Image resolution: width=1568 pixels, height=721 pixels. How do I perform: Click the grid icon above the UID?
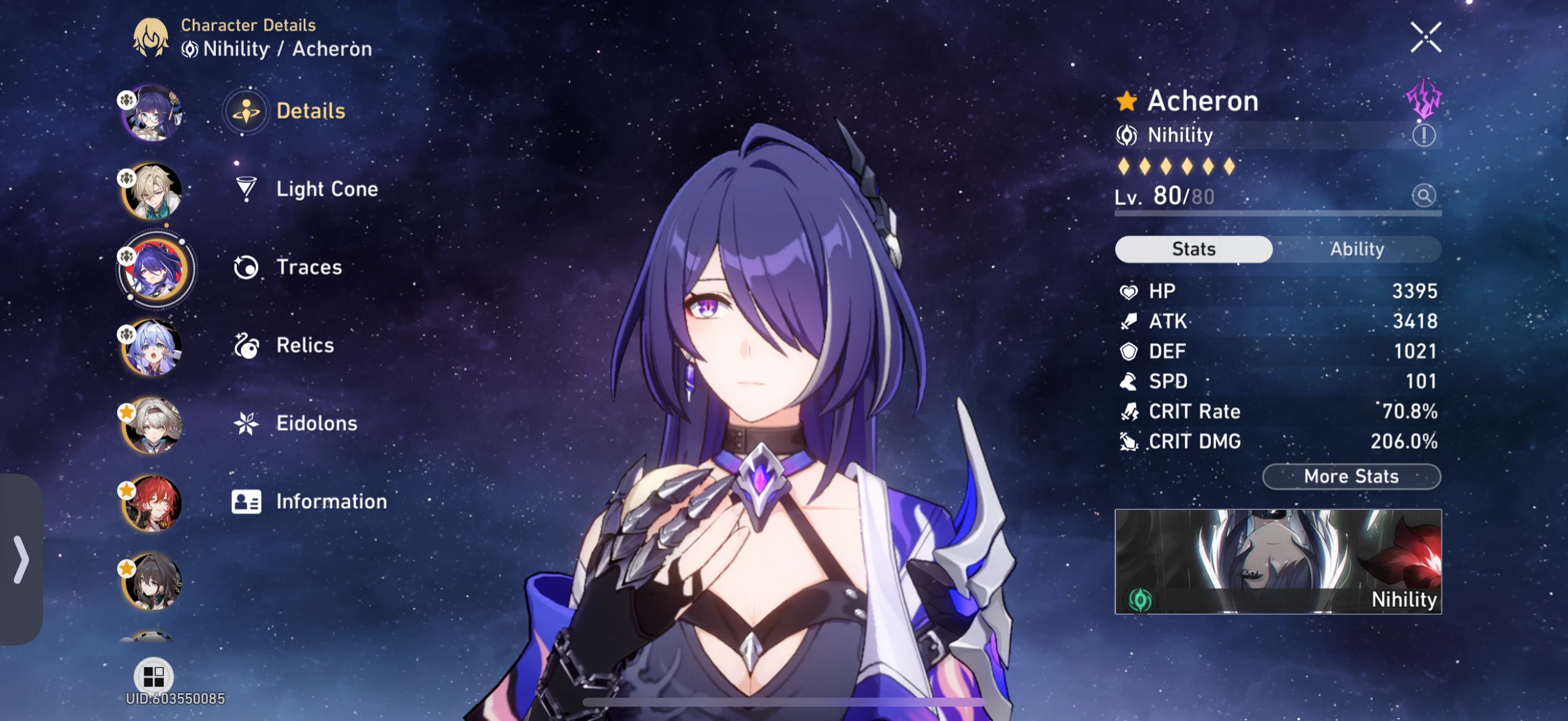point(154,676)
